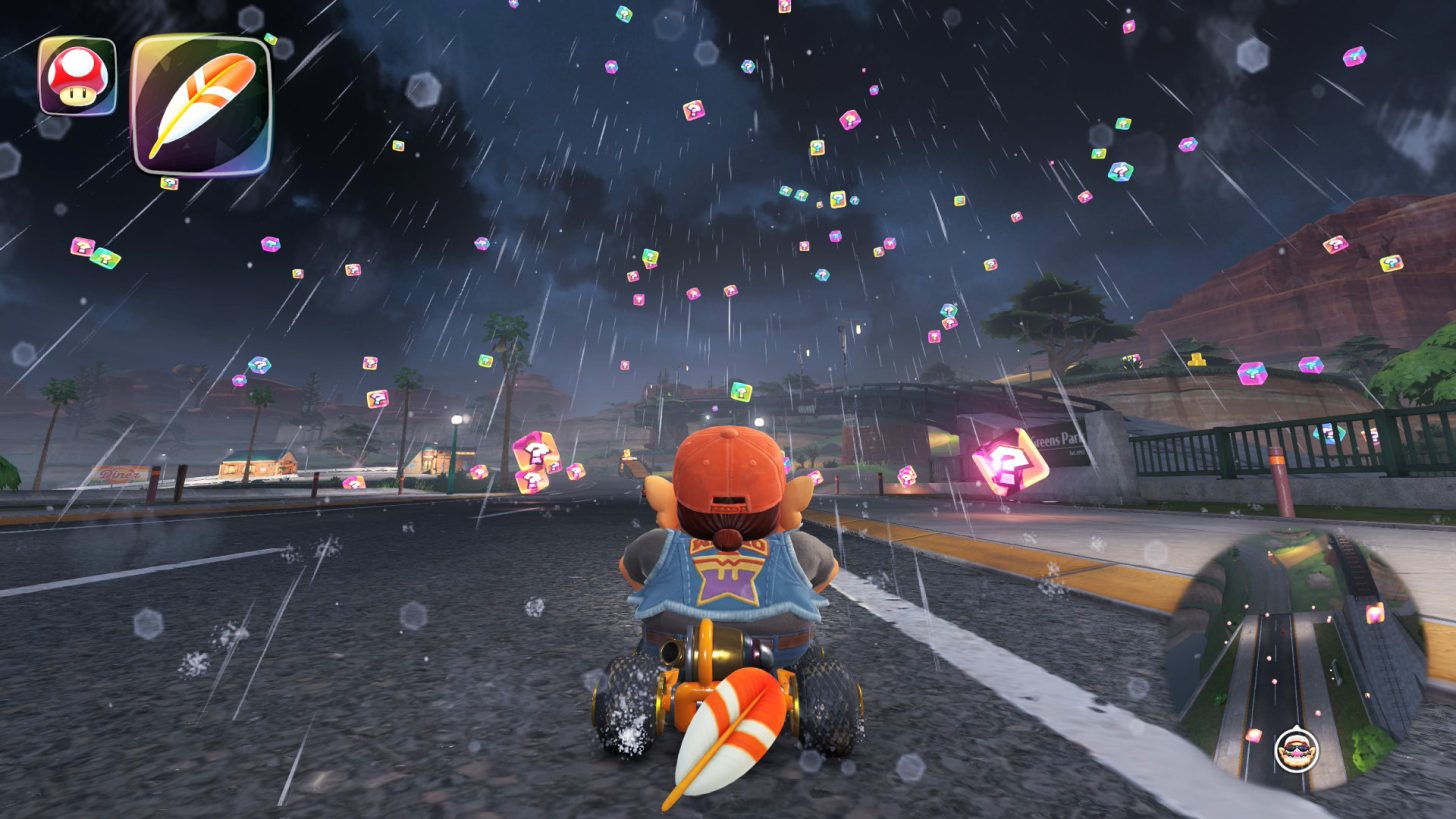The width and height of the screenshot is (1456, 819).
Task: Tap the glowing pink Item Box near the sign
Action: click(1005, 462)
